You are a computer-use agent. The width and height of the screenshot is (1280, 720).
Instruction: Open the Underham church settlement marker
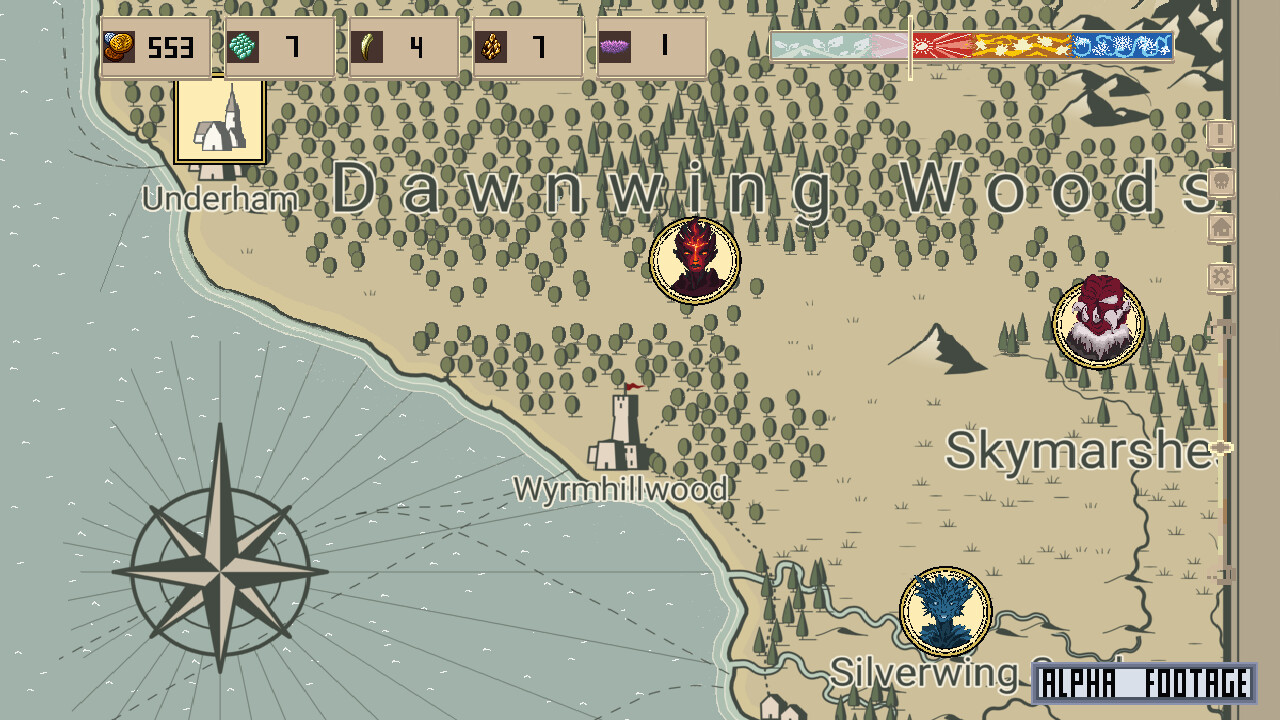(219, 118)
